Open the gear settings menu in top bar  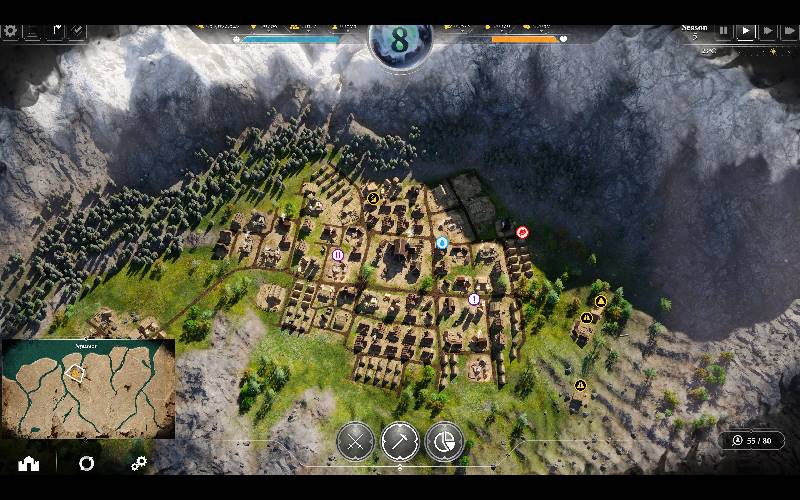click(11, 31)
